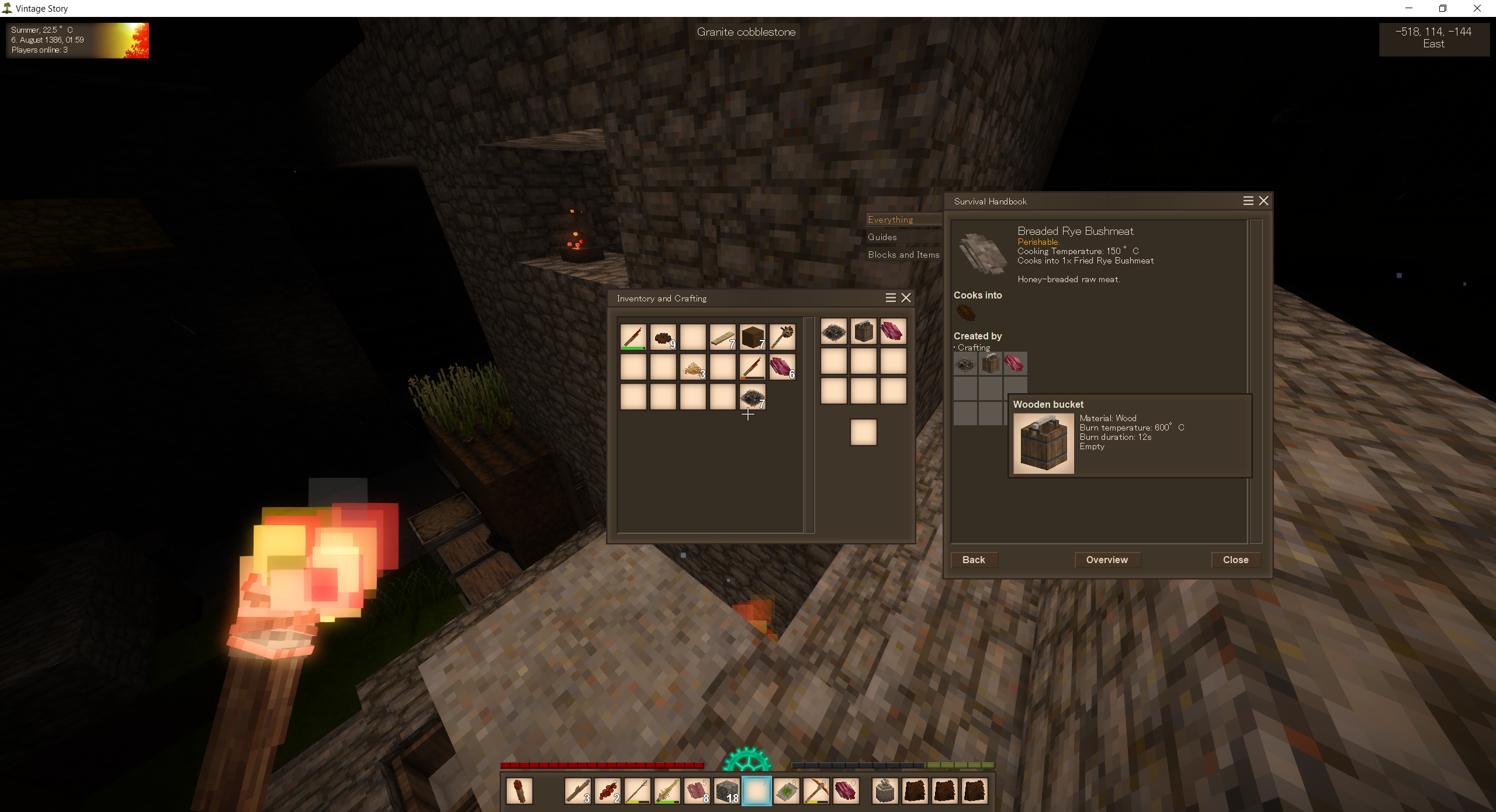
Task: Click the empty crafting output slot
Action: pos(863,432)
